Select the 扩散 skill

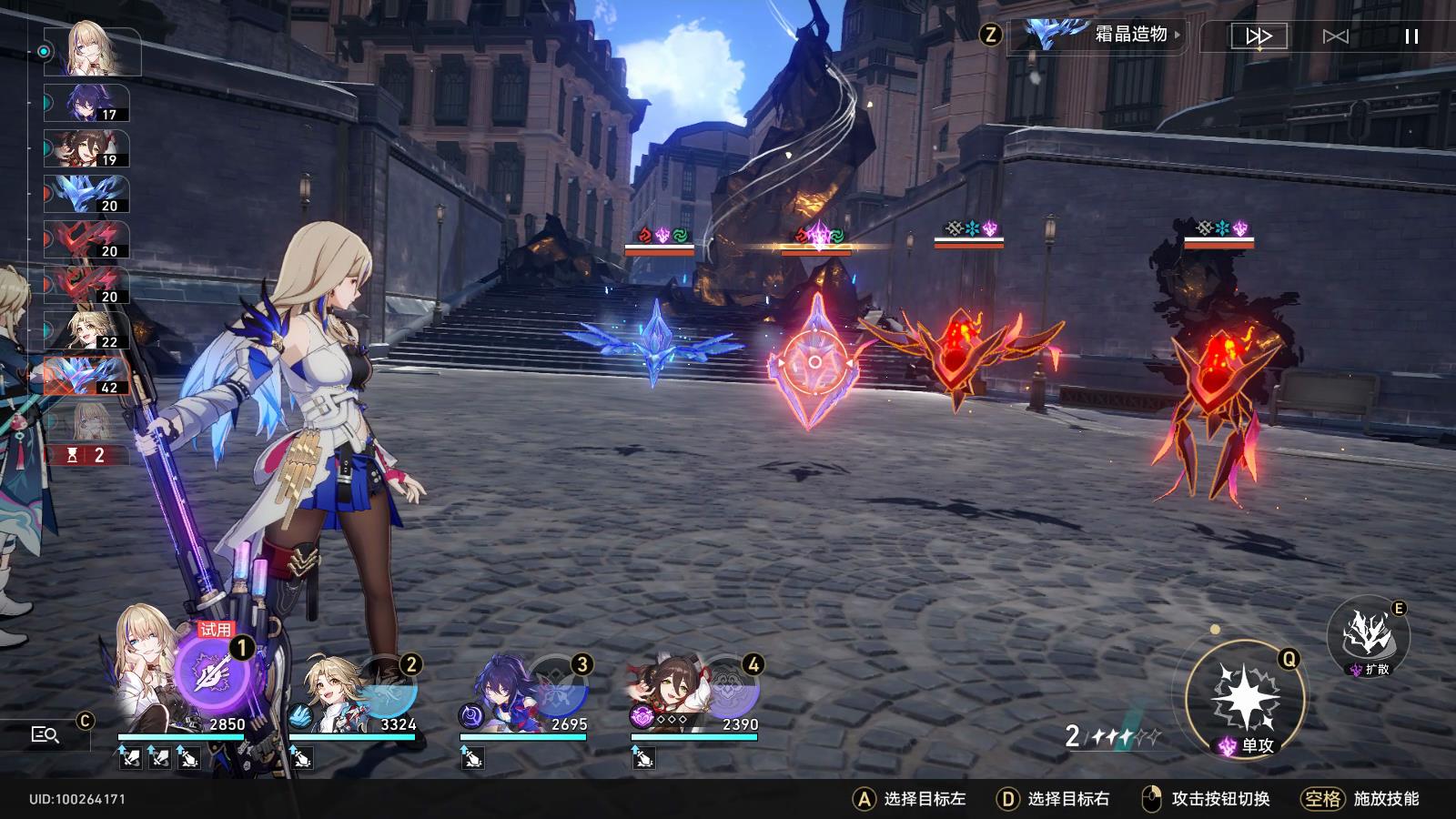pyautogui.click(x=1368, y=634)
